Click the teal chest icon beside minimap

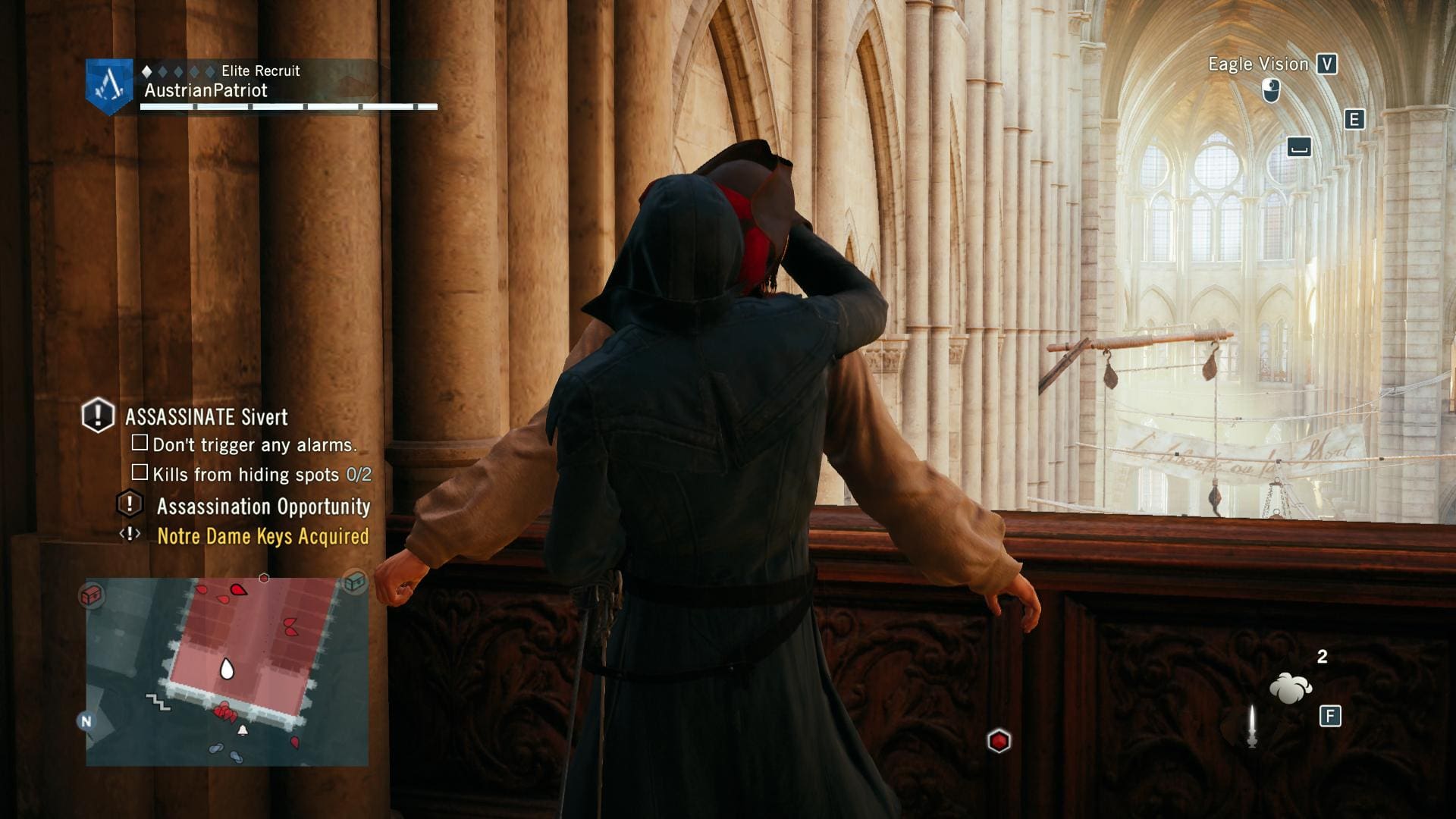pos(354,582)
